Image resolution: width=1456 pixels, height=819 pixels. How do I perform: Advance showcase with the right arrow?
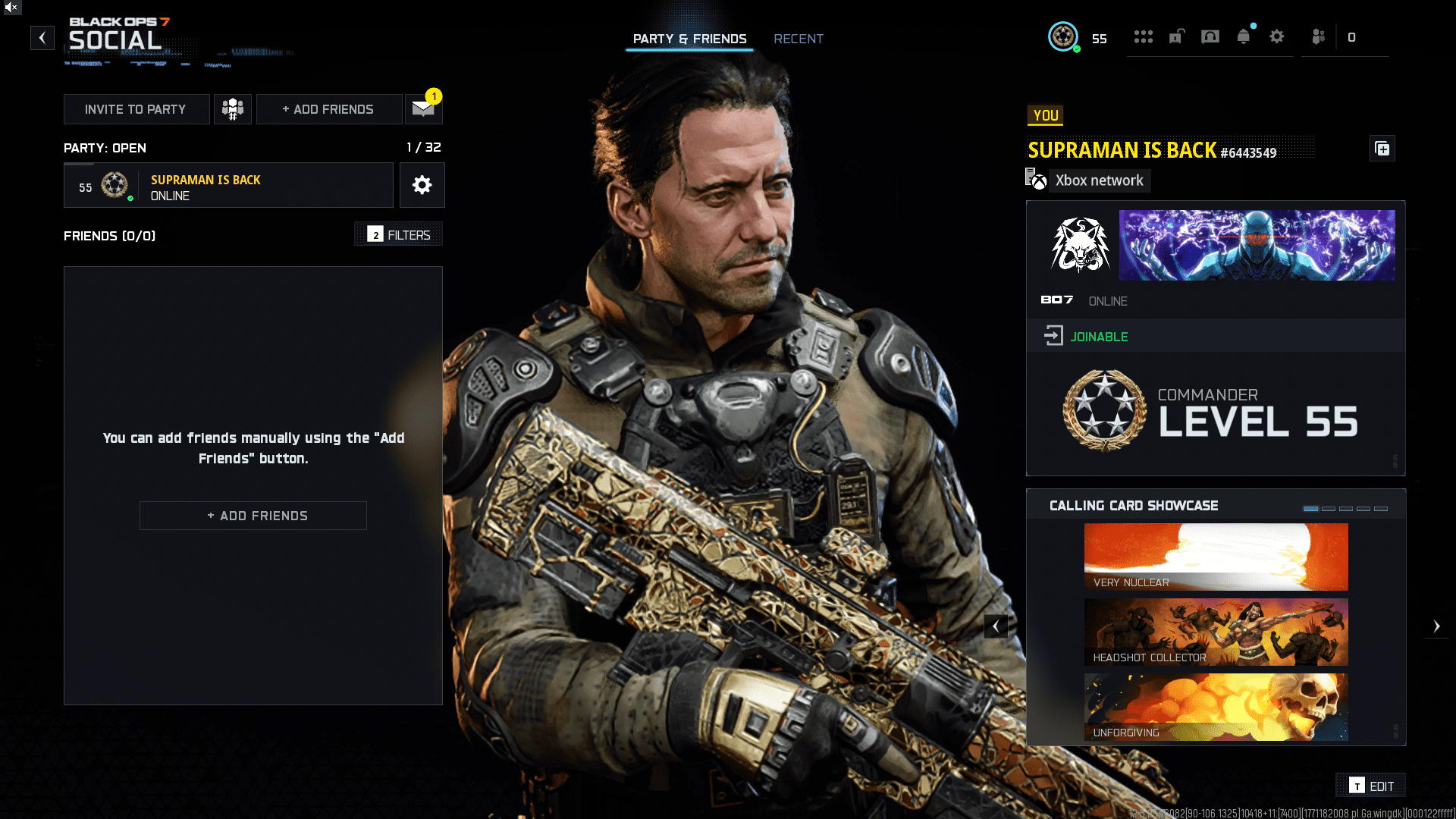pos(1436,626)
